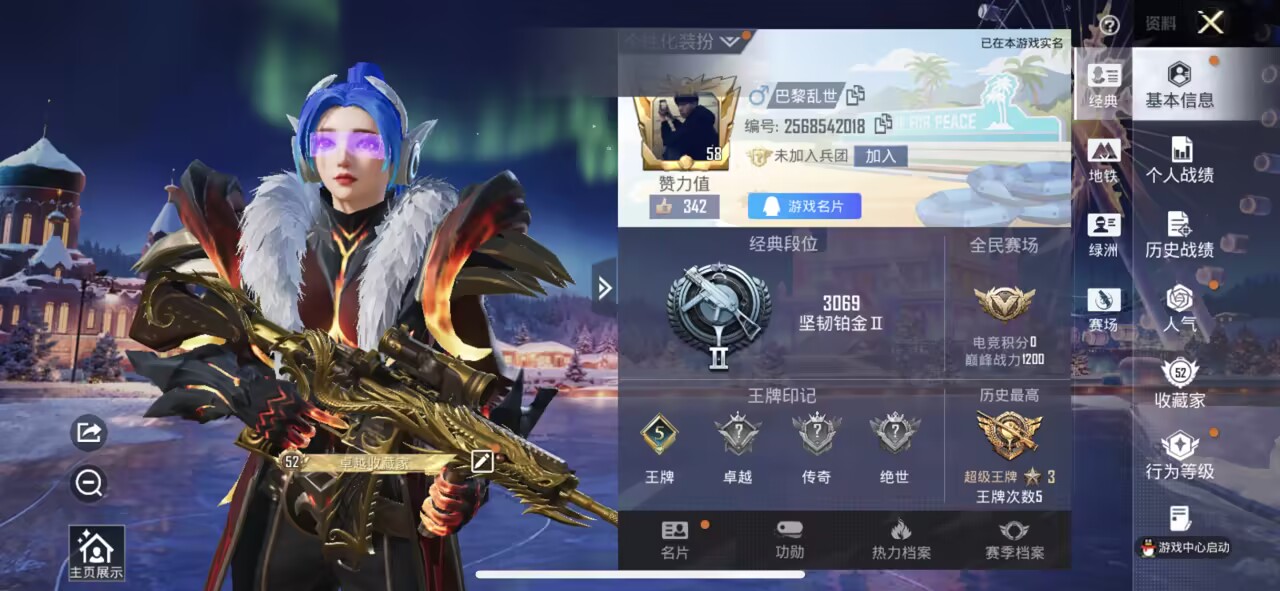Screen dimensions: 1280x591
Task: Switch to the 赛场 mode tab
Action: pyautogui.click(x=1104, y=310)
